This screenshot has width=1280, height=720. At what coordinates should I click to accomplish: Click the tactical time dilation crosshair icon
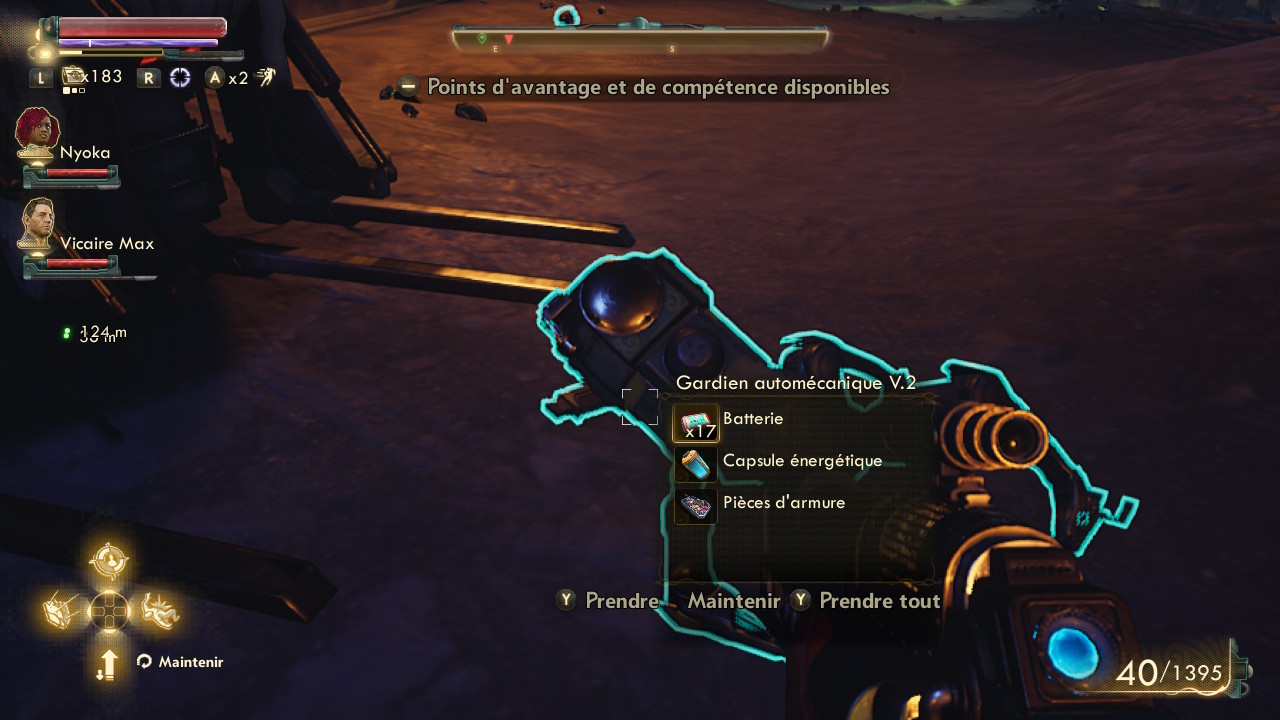(x=180, y=77)
